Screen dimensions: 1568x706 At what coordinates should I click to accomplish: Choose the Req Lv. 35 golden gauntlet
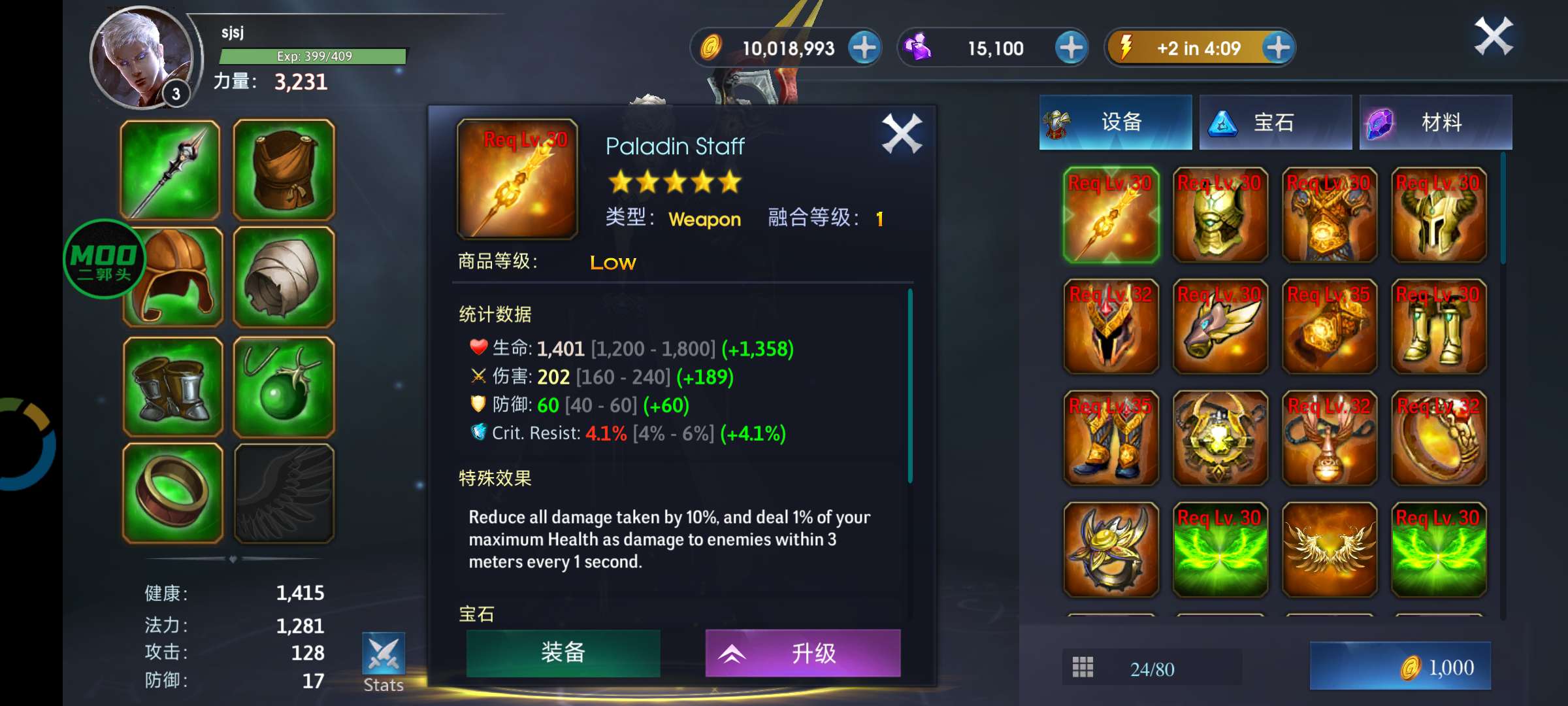pos(1329,327)
